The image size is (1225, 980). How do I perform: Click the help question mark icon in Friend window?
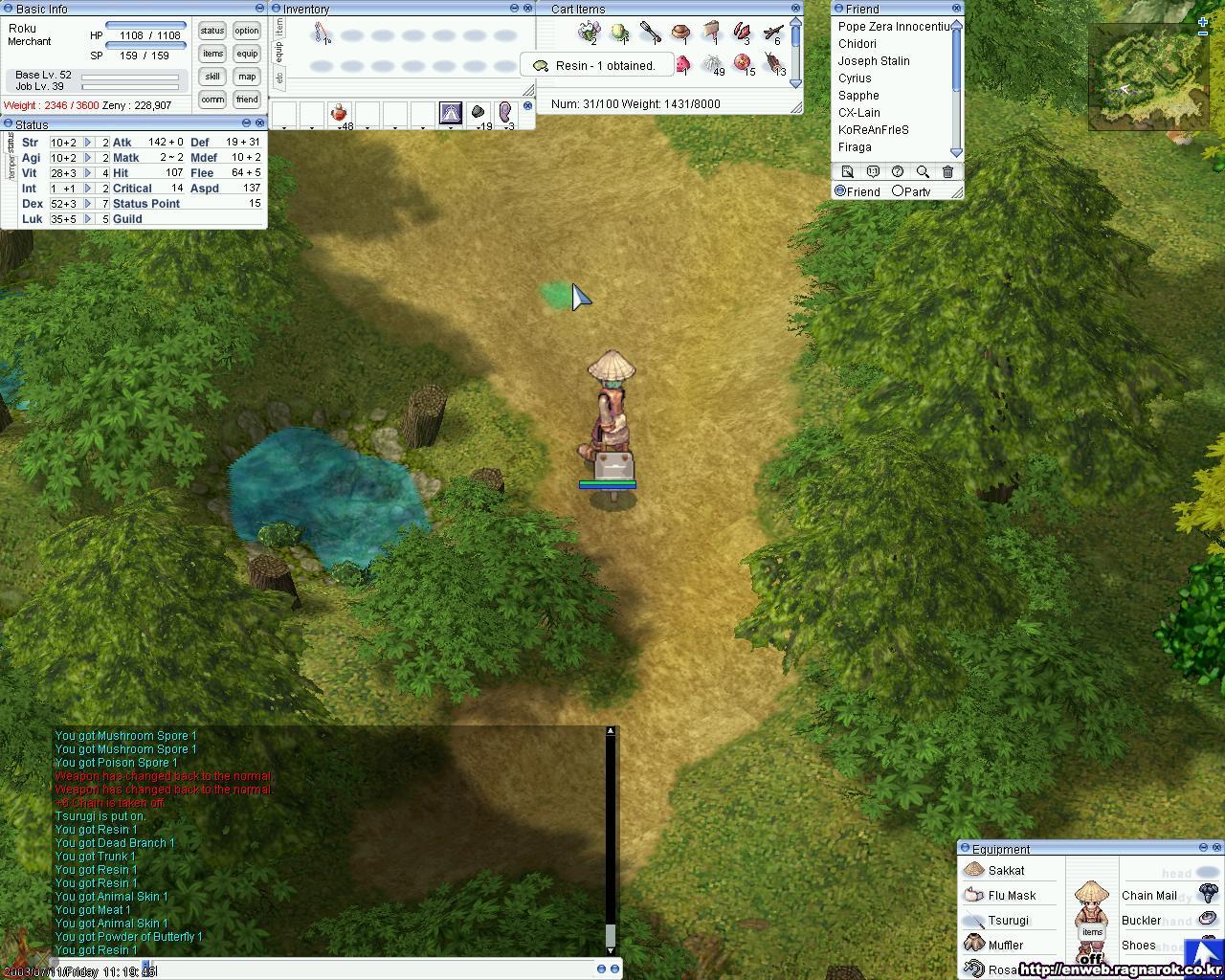tap(897, 170)
